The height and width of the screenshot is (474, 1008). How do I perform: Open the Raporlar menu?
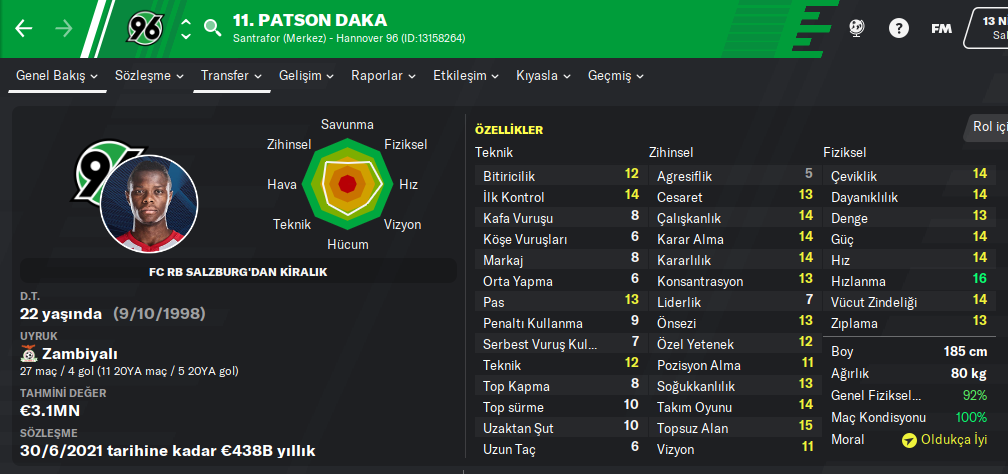pyautogui.click(x=384, y=76)
